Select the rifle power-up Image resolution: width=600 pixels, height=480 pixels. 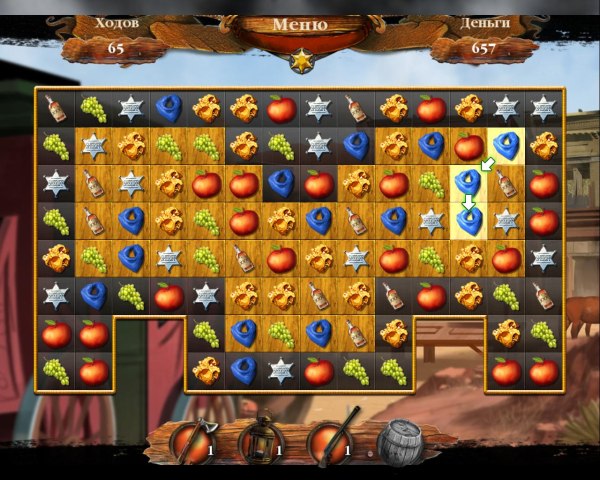click(x=332, y=441)
